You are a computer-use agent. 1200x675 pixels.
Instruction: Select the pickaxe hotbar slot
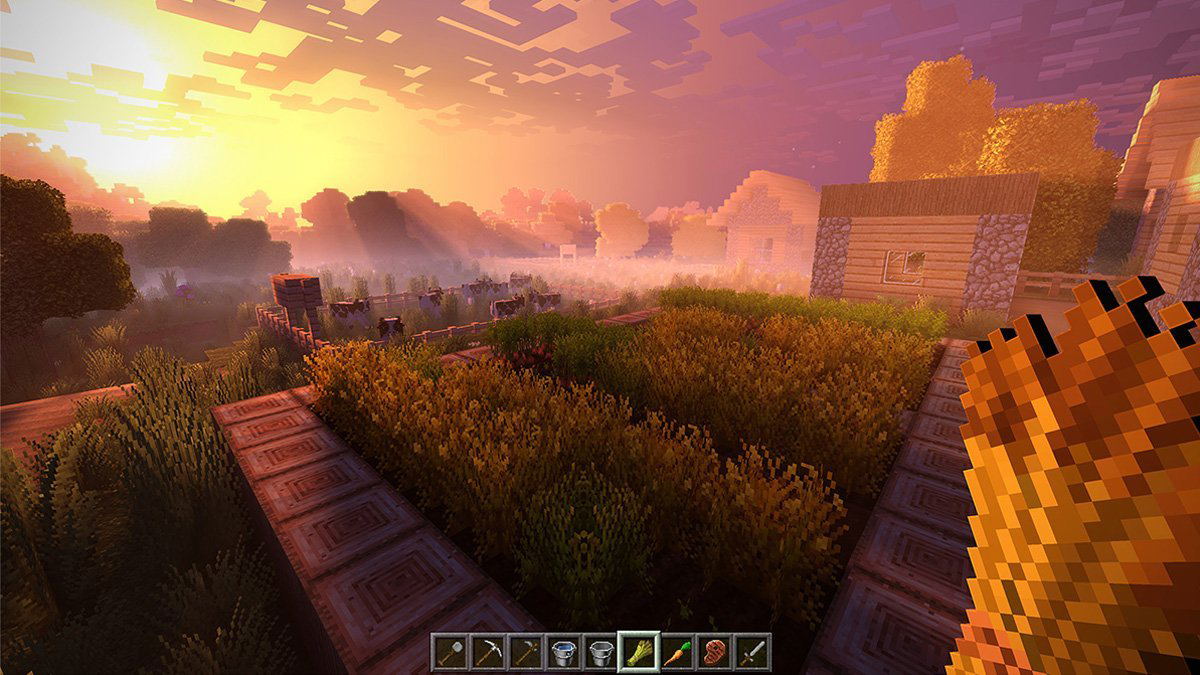488,652
